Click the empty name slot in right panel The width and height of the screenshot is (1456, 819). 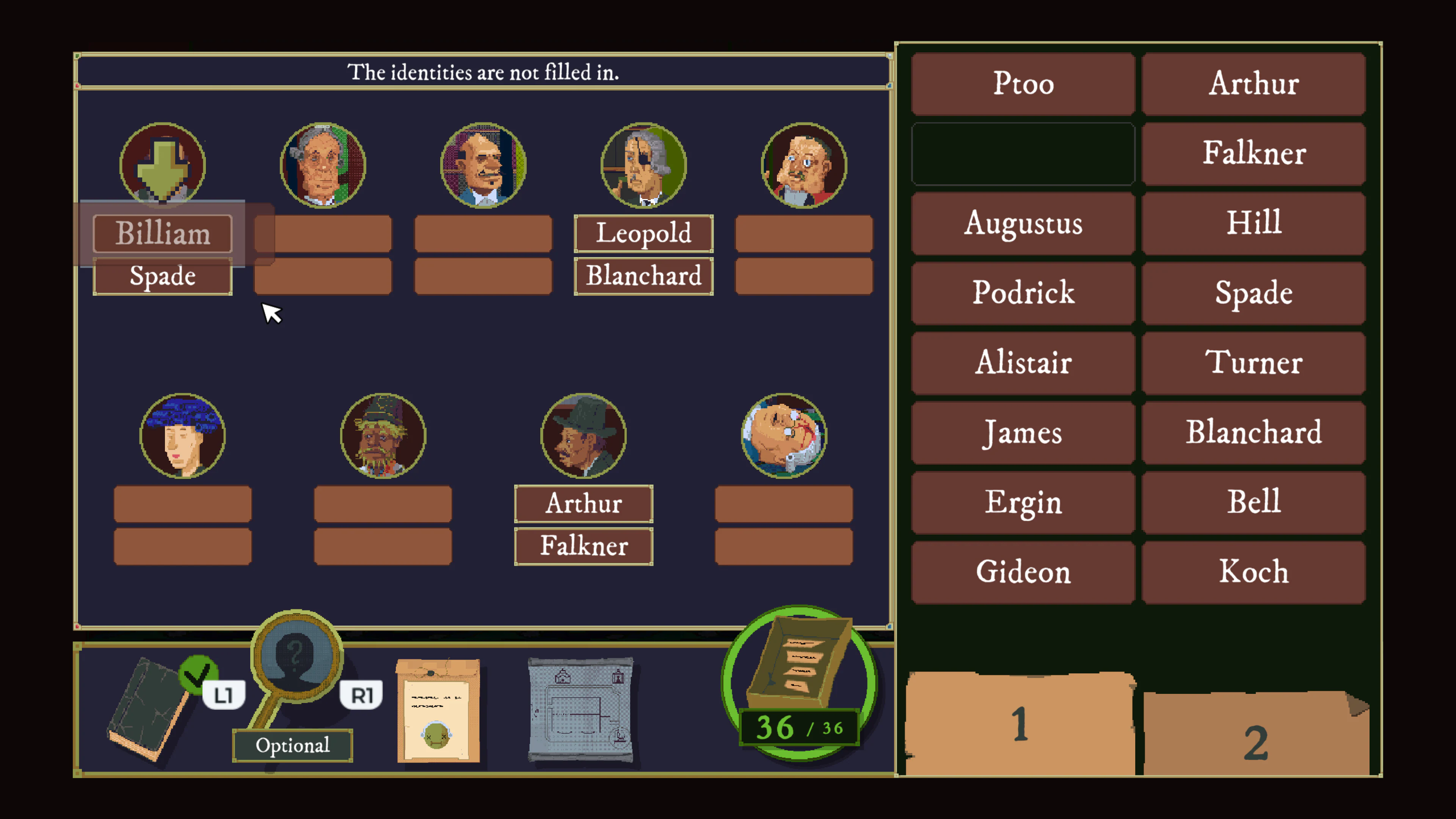tap(1022, 153)
